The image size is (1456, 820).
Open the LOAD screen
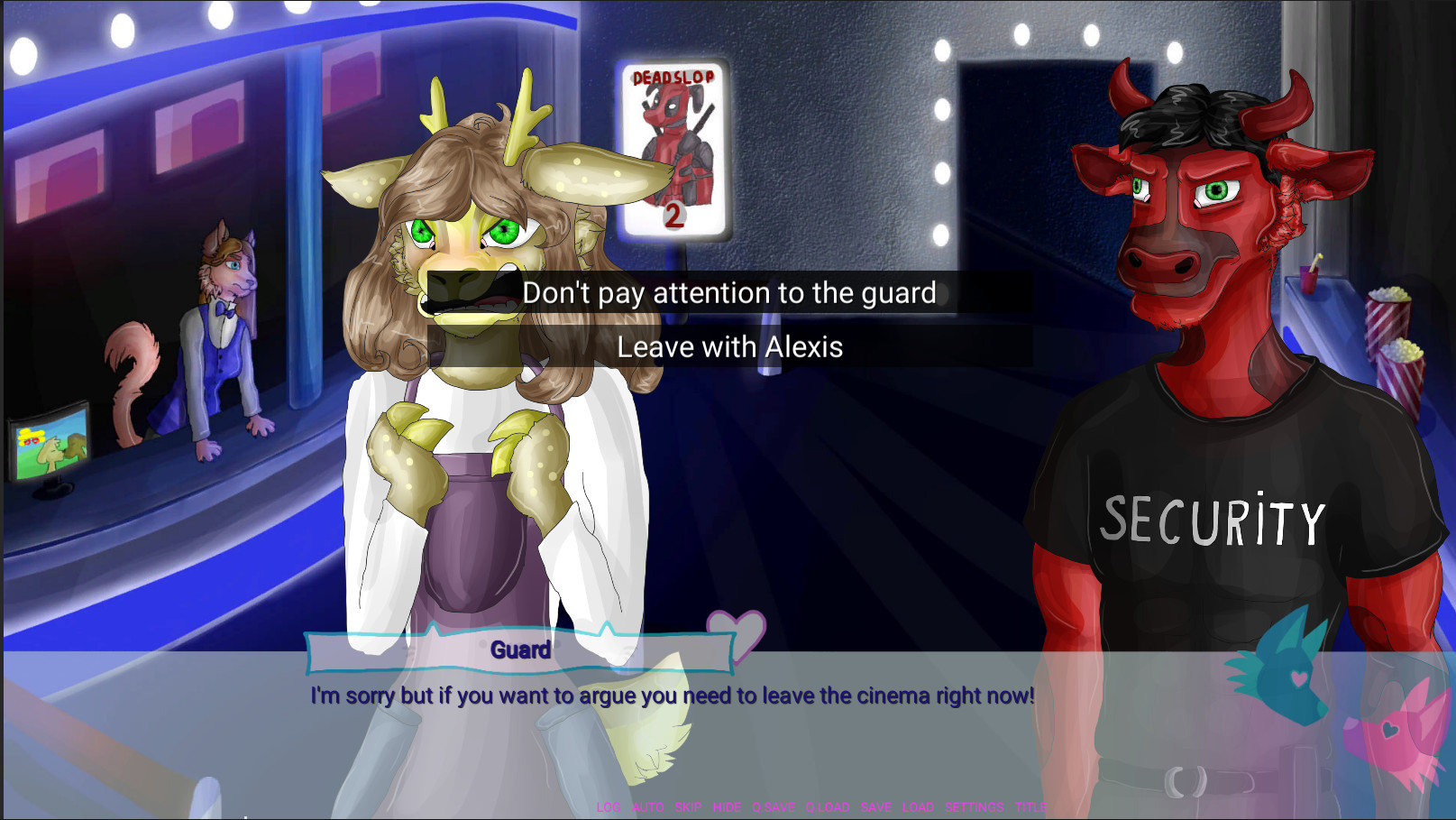coord(918,807)
